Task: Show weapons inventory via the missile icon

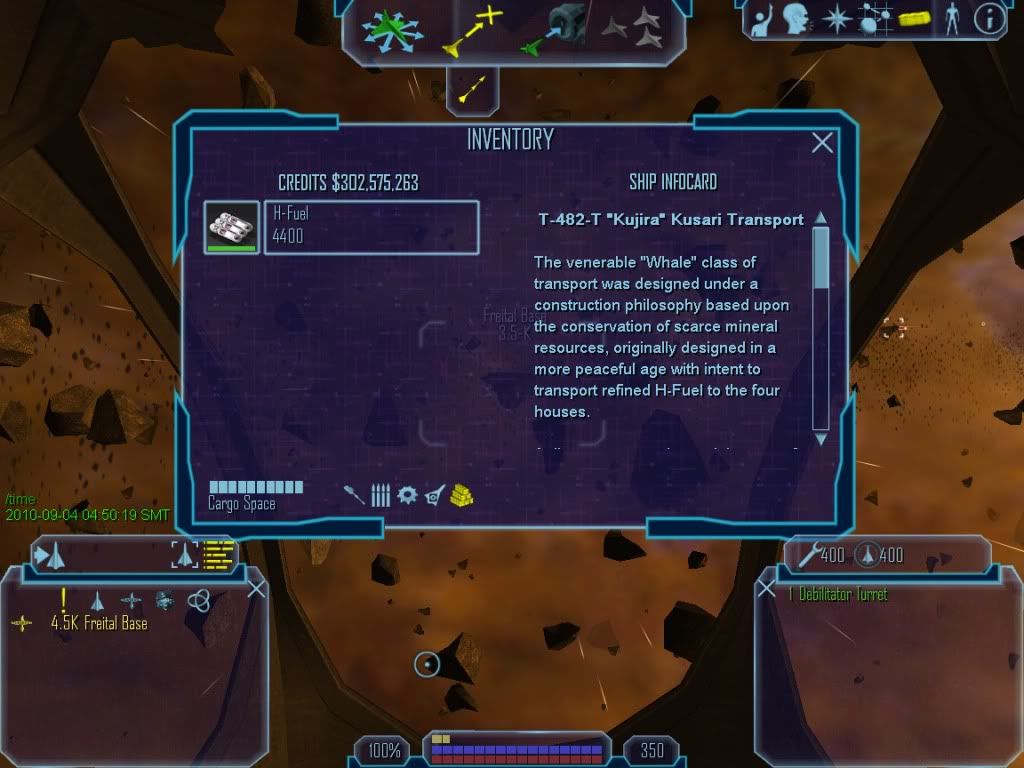Action: tap(355, 495)
